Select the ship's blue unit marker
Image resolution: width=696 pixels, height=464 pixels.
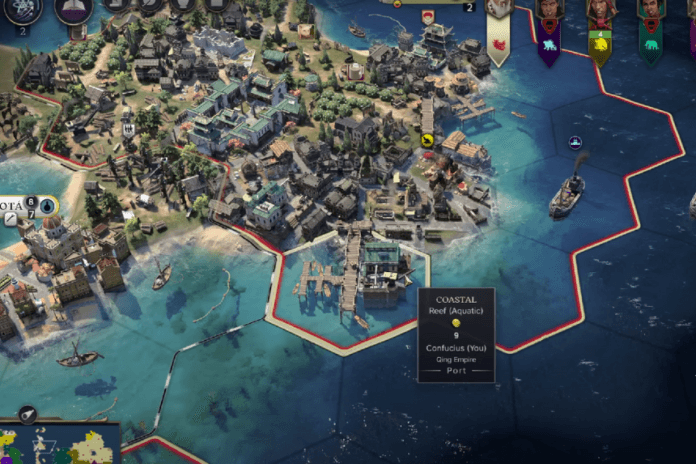click(x=575, y=143)
